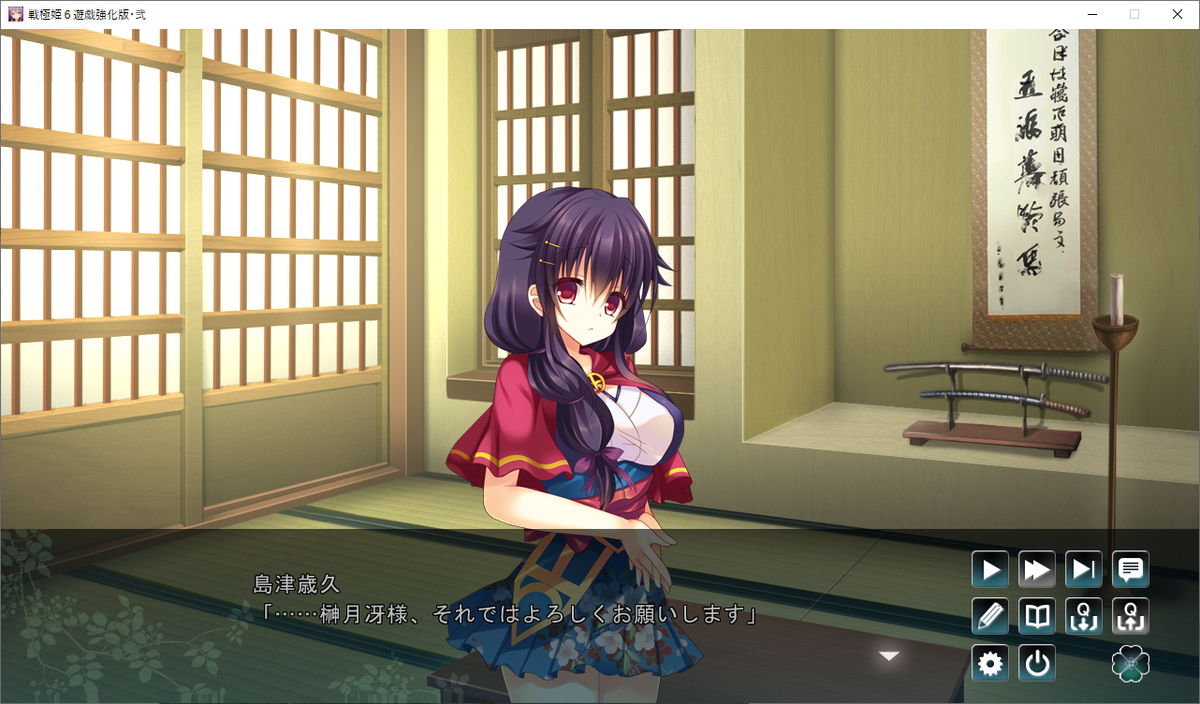Click the power icon to exit
Viewport: 1200px width, 704px height.
[x=1037, y=663]
